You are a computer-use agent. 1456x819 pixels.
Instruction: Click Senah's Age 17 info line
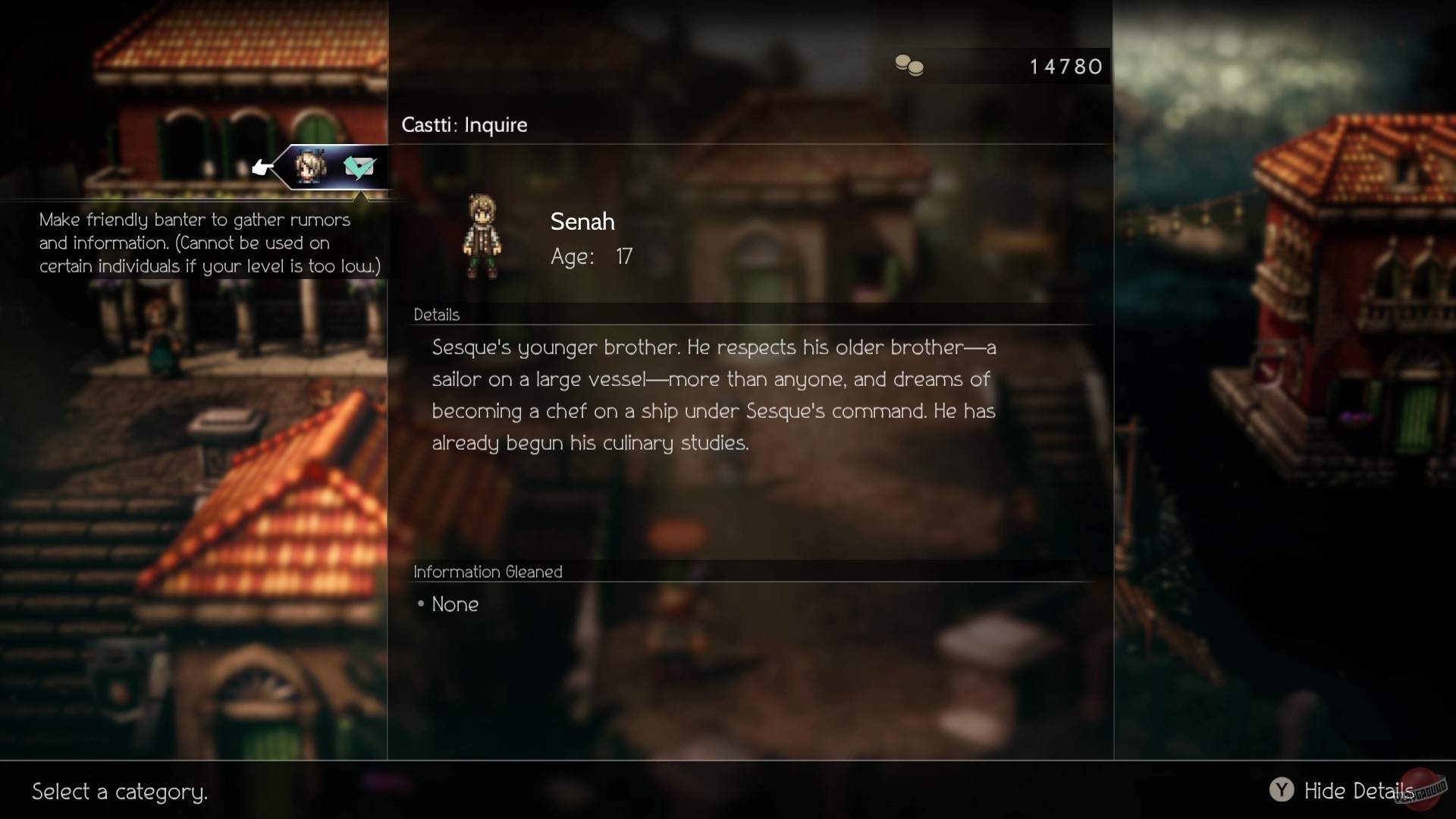pos(592,257)
